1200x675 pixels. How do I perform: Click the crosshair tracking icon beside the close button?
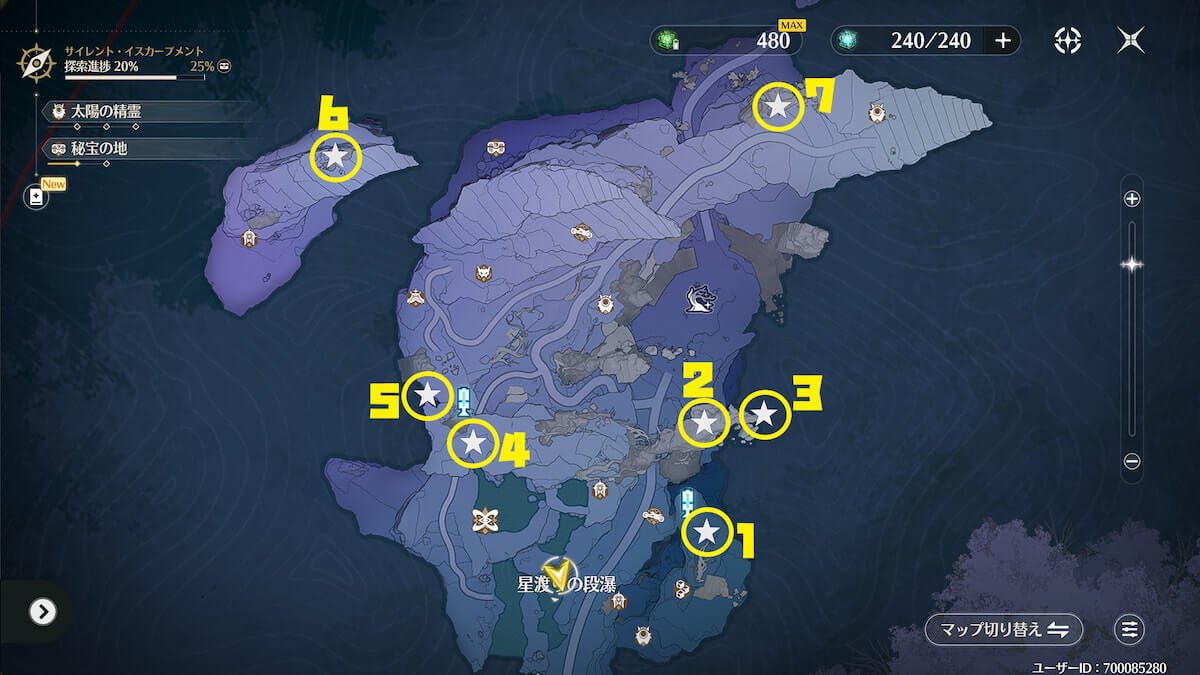tap(1068, 40)
